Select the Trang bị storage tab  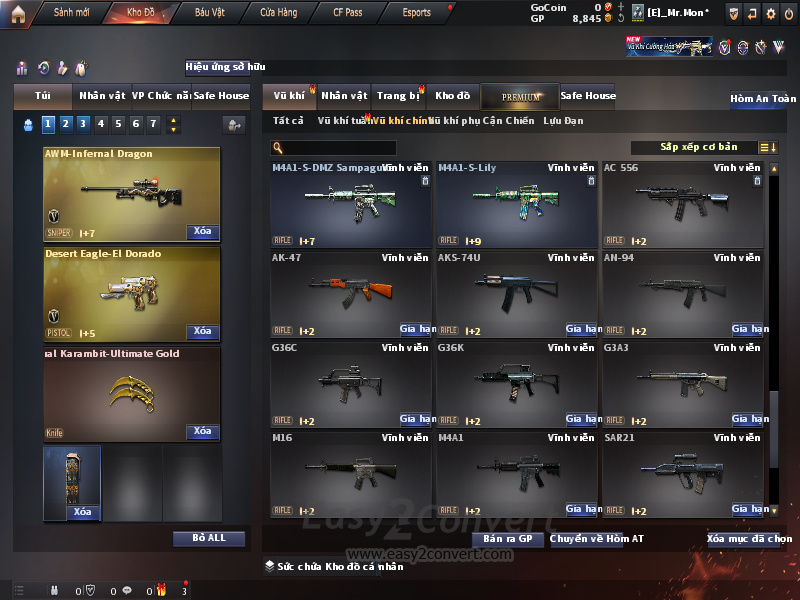tap(398, 96)
